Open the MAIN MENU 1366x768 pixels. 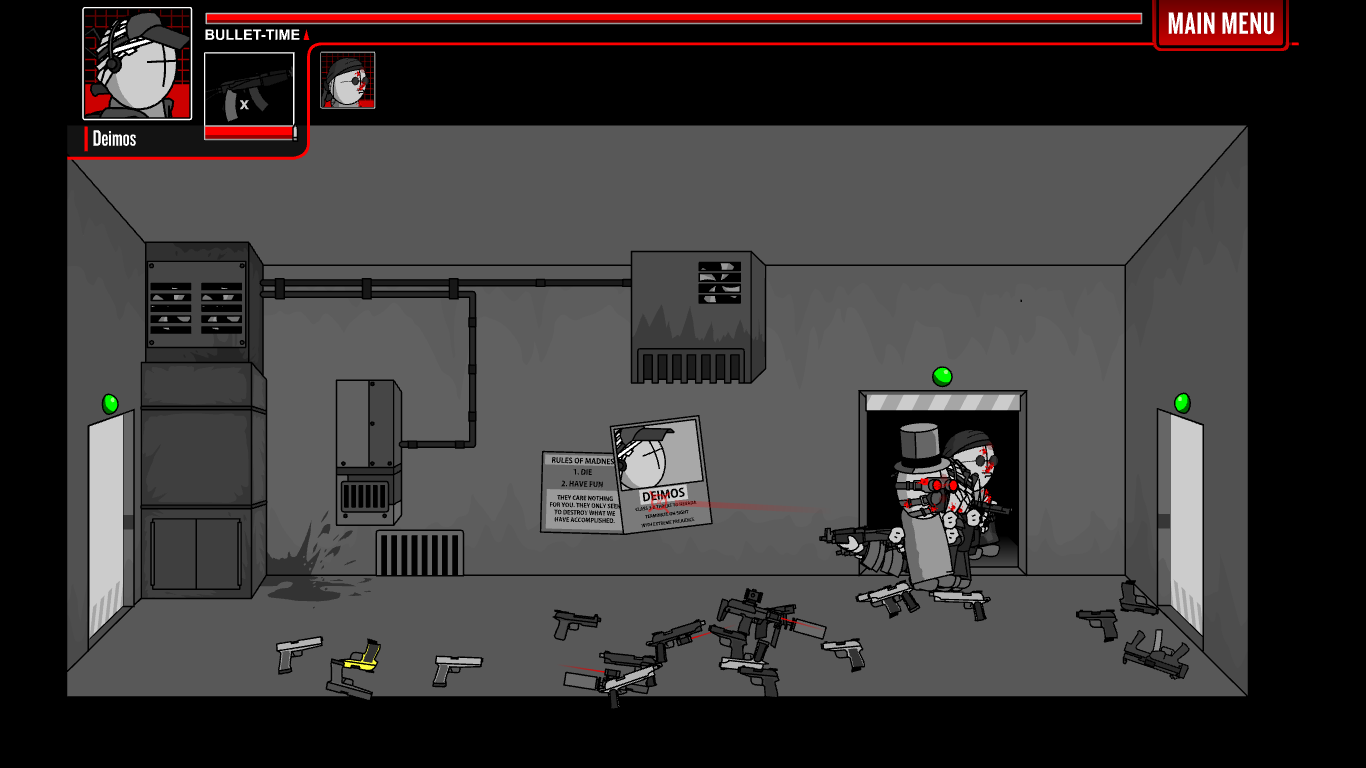click(1221, 23)
